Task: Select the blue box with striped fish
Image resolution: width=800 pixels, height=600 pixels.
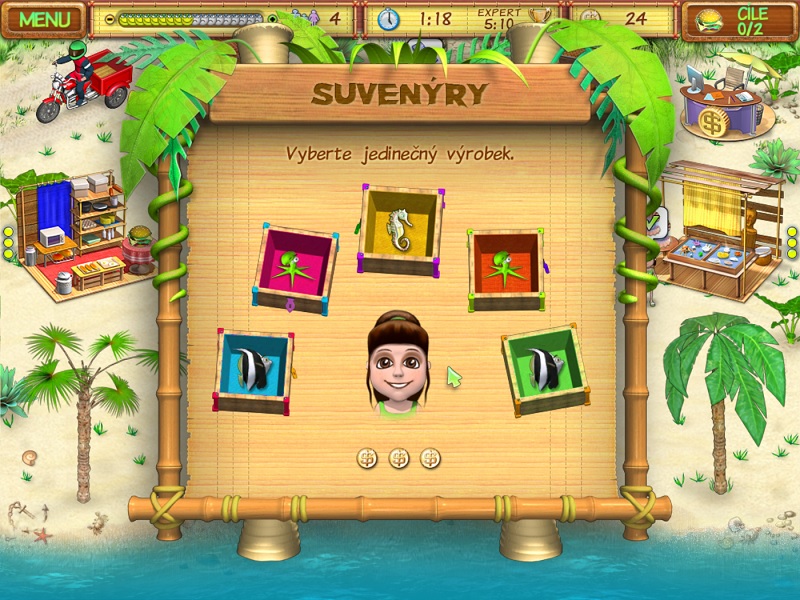Action: (x=253, y=370)
